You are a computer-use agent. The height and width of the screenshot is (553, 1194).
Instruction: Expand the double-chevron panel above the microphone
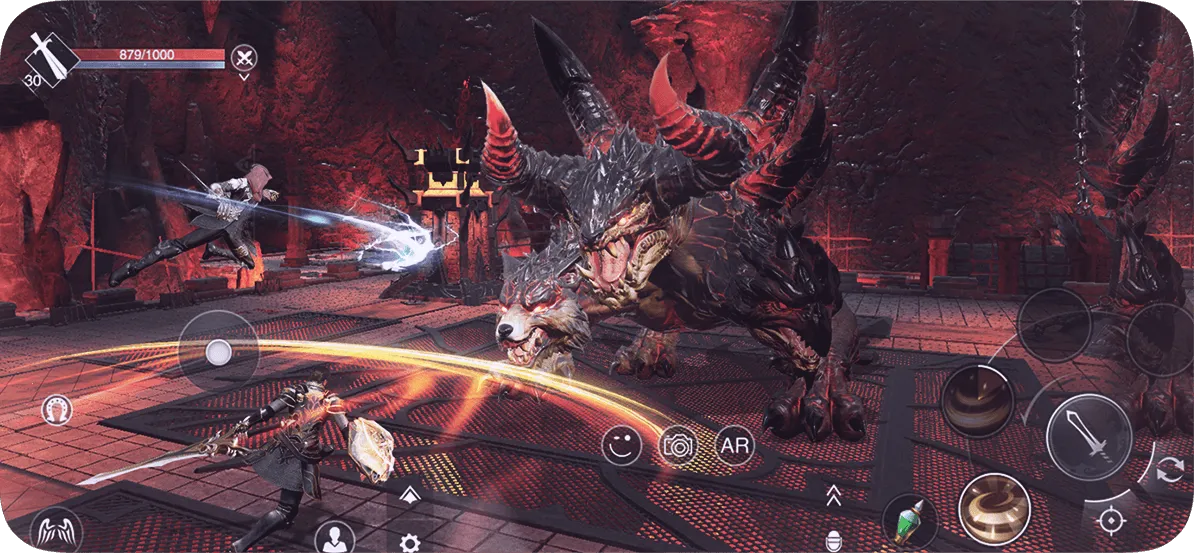coord(832,493)
